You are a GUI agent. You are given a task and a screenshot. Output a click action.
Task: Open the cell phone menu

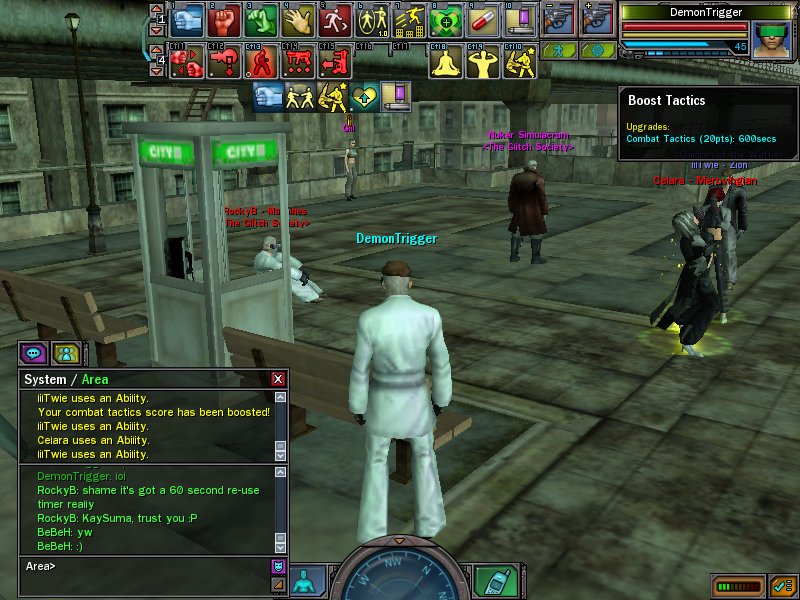(491, 581)
